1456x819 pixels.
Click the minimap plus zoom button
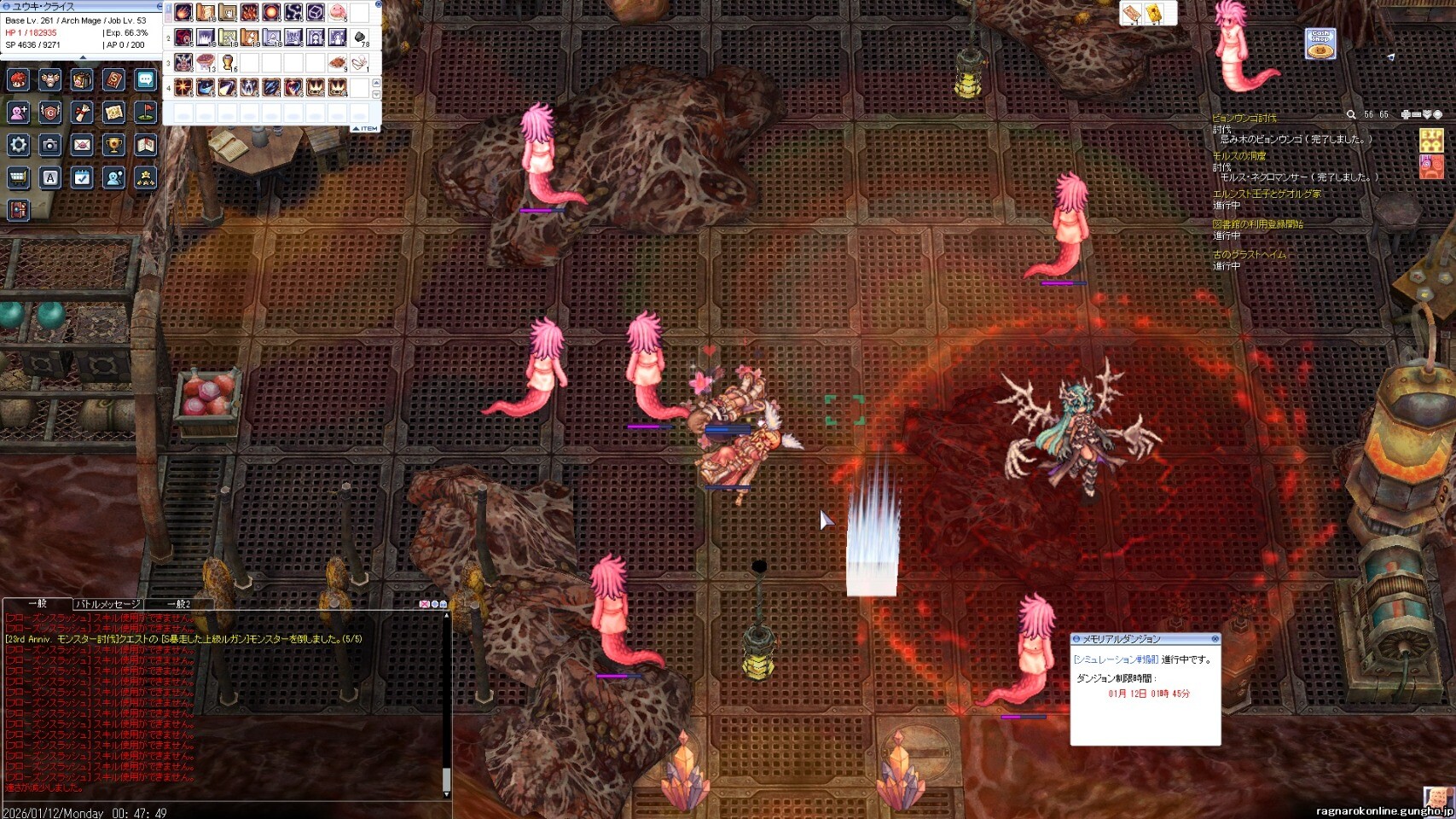pyautogui.click(x=1406, y=114)
